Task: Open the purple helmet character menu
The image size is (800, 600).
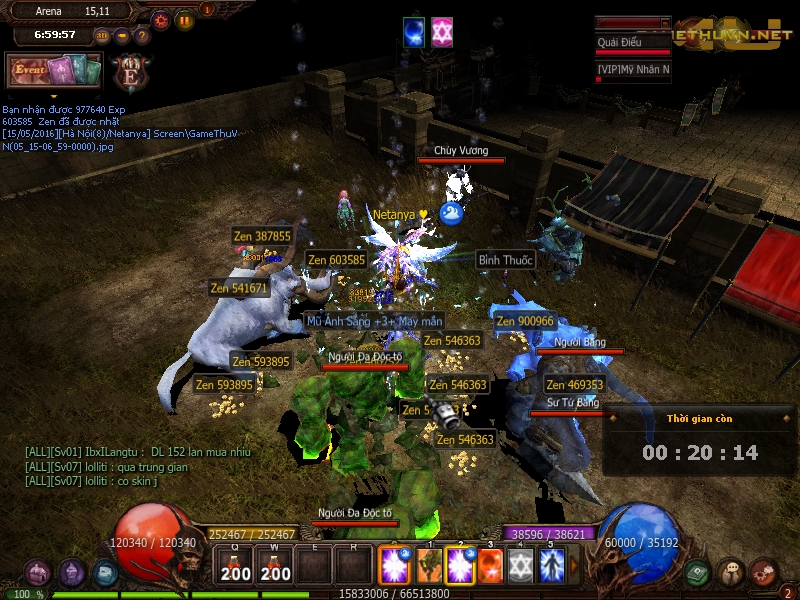Action: point(71,573)
